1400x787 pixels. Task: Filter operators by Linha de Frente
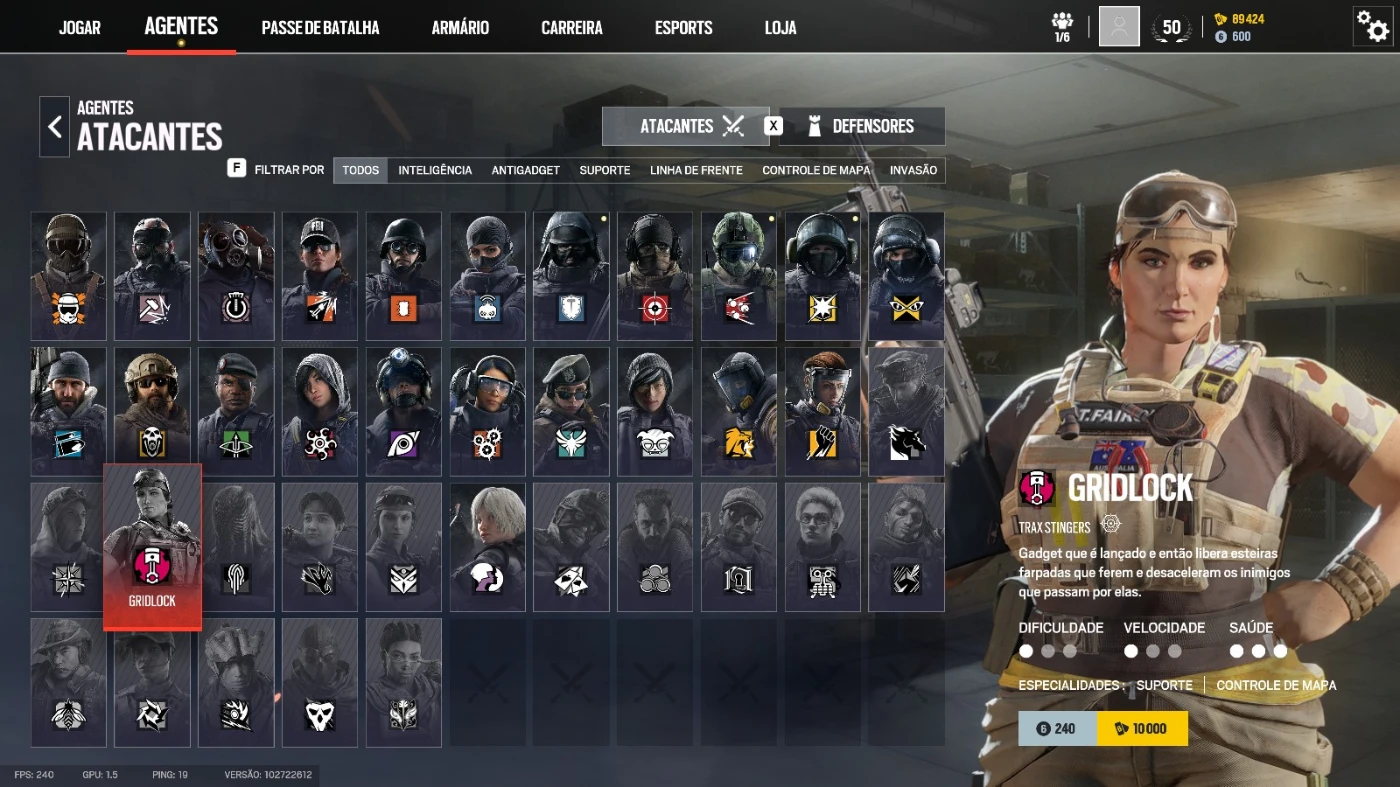point(696,170)
